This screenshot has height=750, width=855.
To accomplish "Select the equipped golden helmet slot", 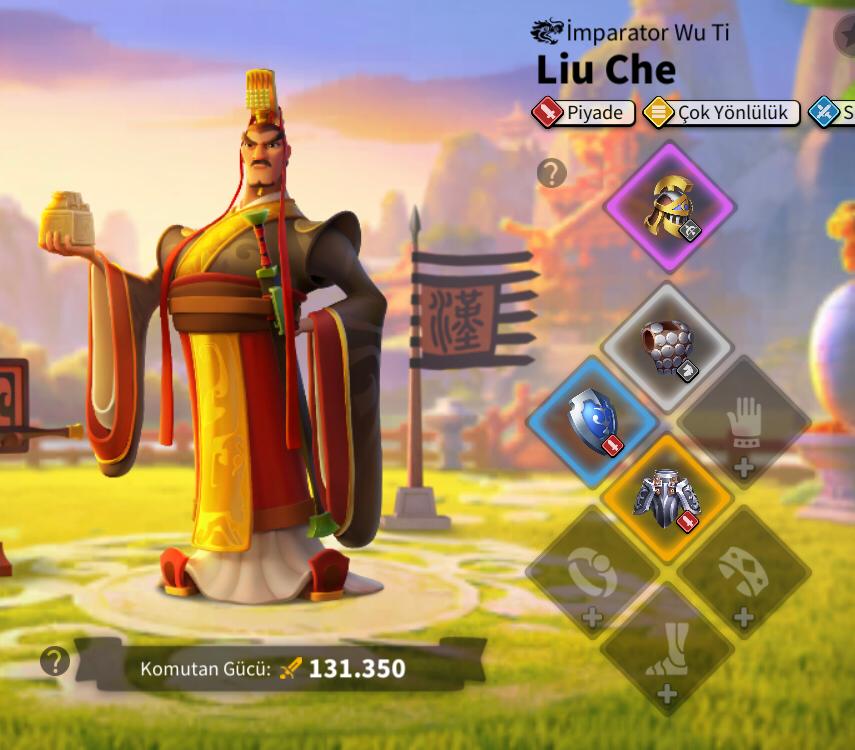I will pyautogui.click(x=669, y=208).
